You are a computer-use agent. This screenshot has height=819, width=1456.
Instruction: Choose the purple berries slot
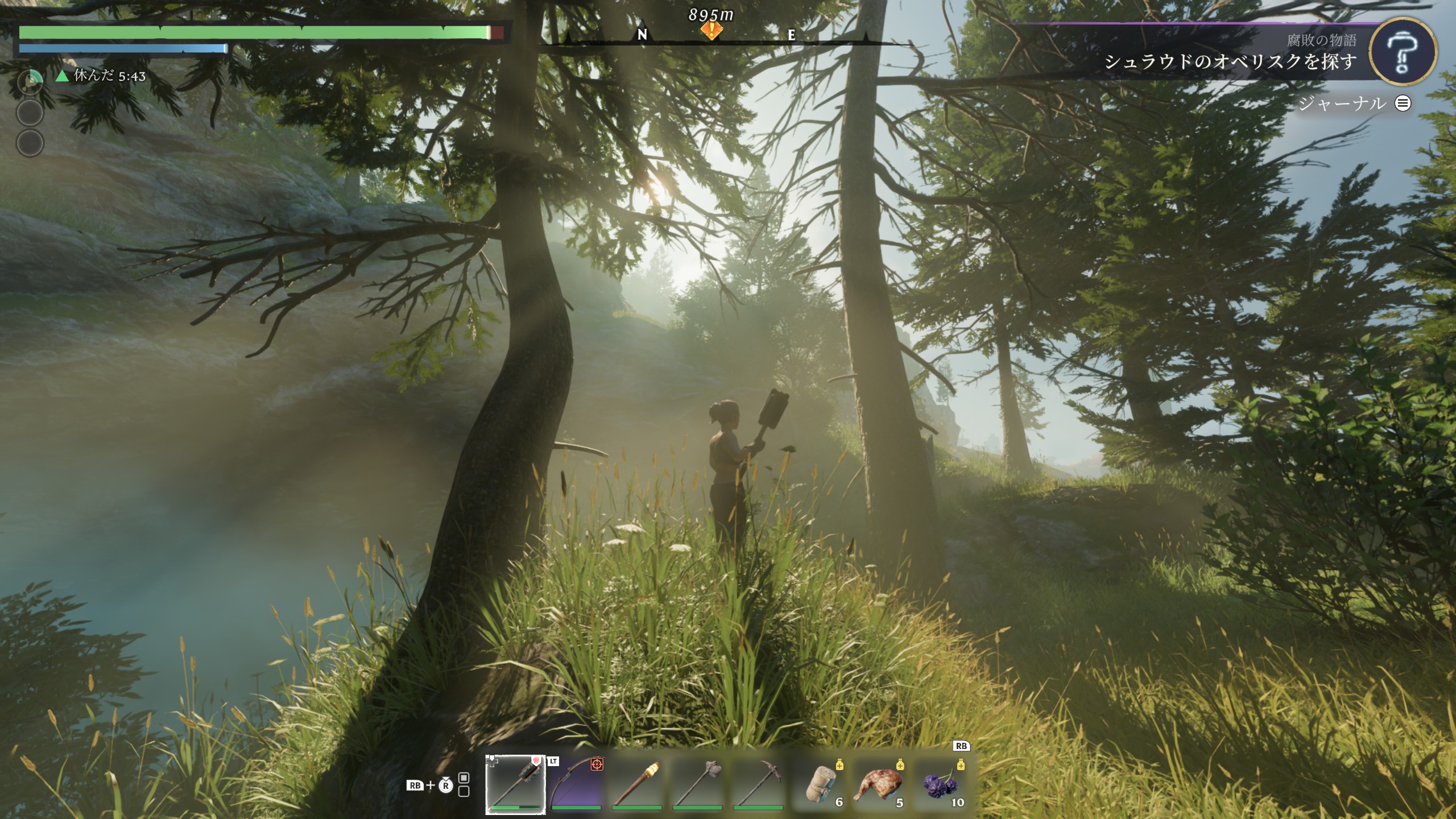[x=941, y=784]
